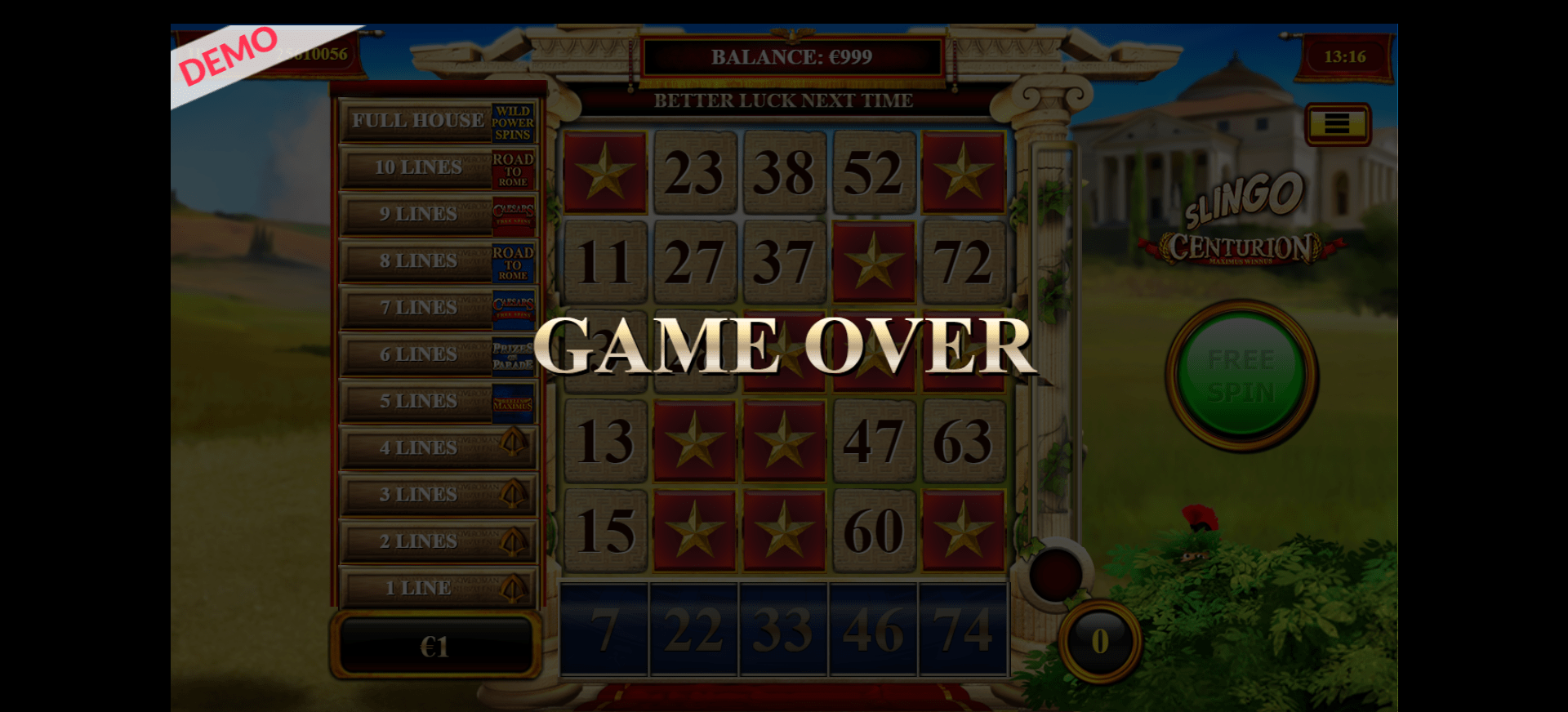This screenshot has width=1568, height=712.
Task: Click the gold star in the top-left grid cell
Action: click(x=604, y=172)
